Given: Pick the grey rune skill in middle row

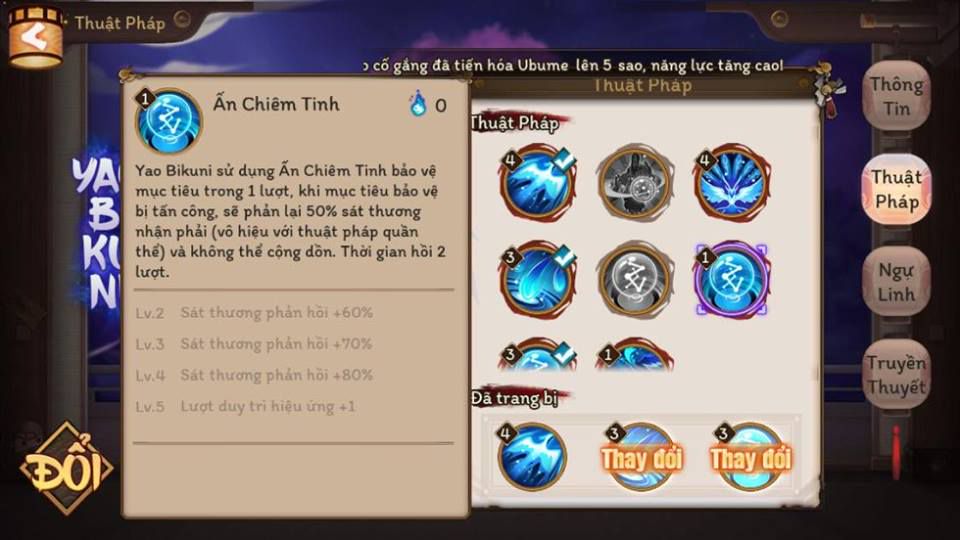Looking at the screenshot, I should click(x=634, y=280).
